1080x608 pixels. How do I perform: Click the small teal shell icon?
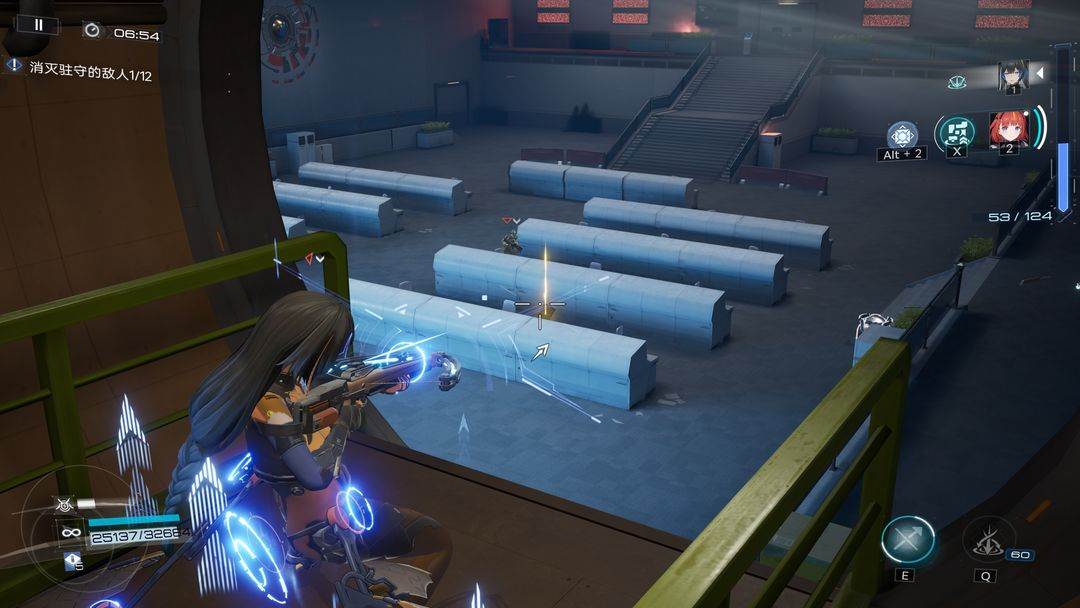pos(957,82)
